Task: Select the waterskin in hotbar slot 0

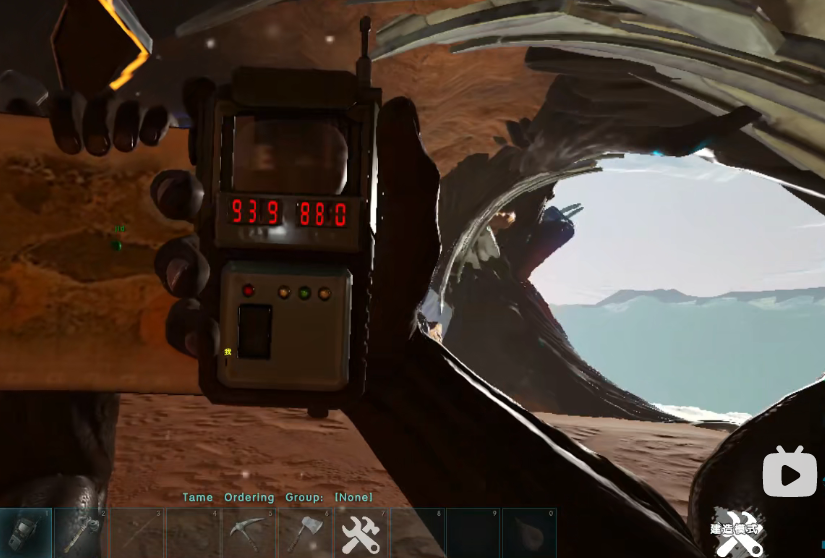Action: 528,532
